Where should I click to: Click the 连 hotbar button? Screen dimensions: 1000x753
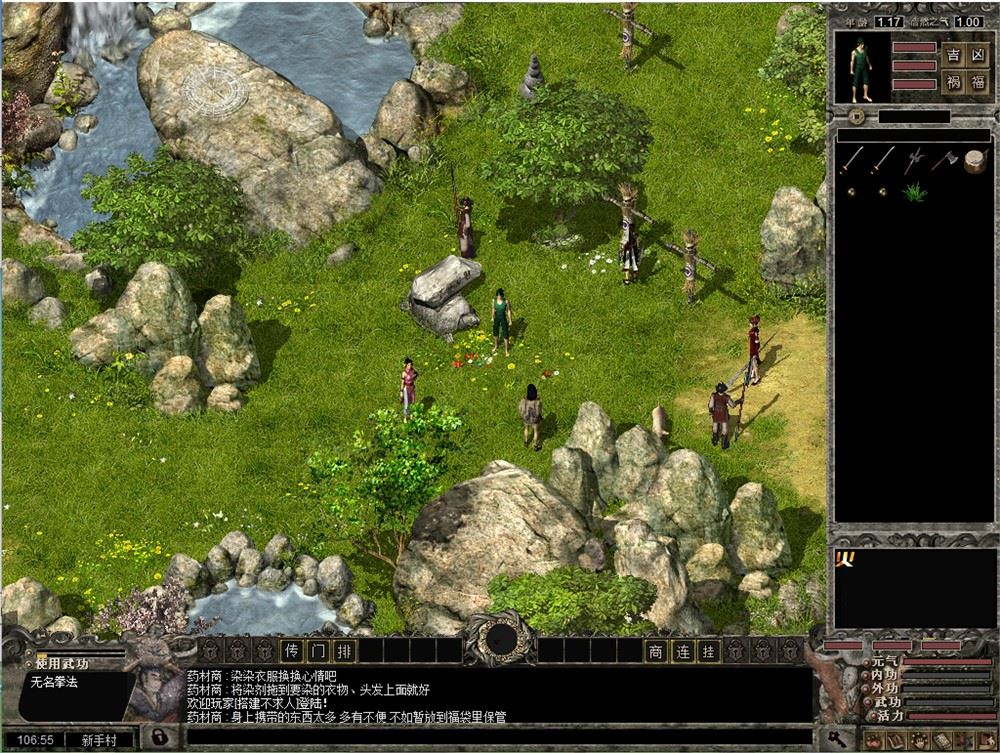[x=683, y=651]
